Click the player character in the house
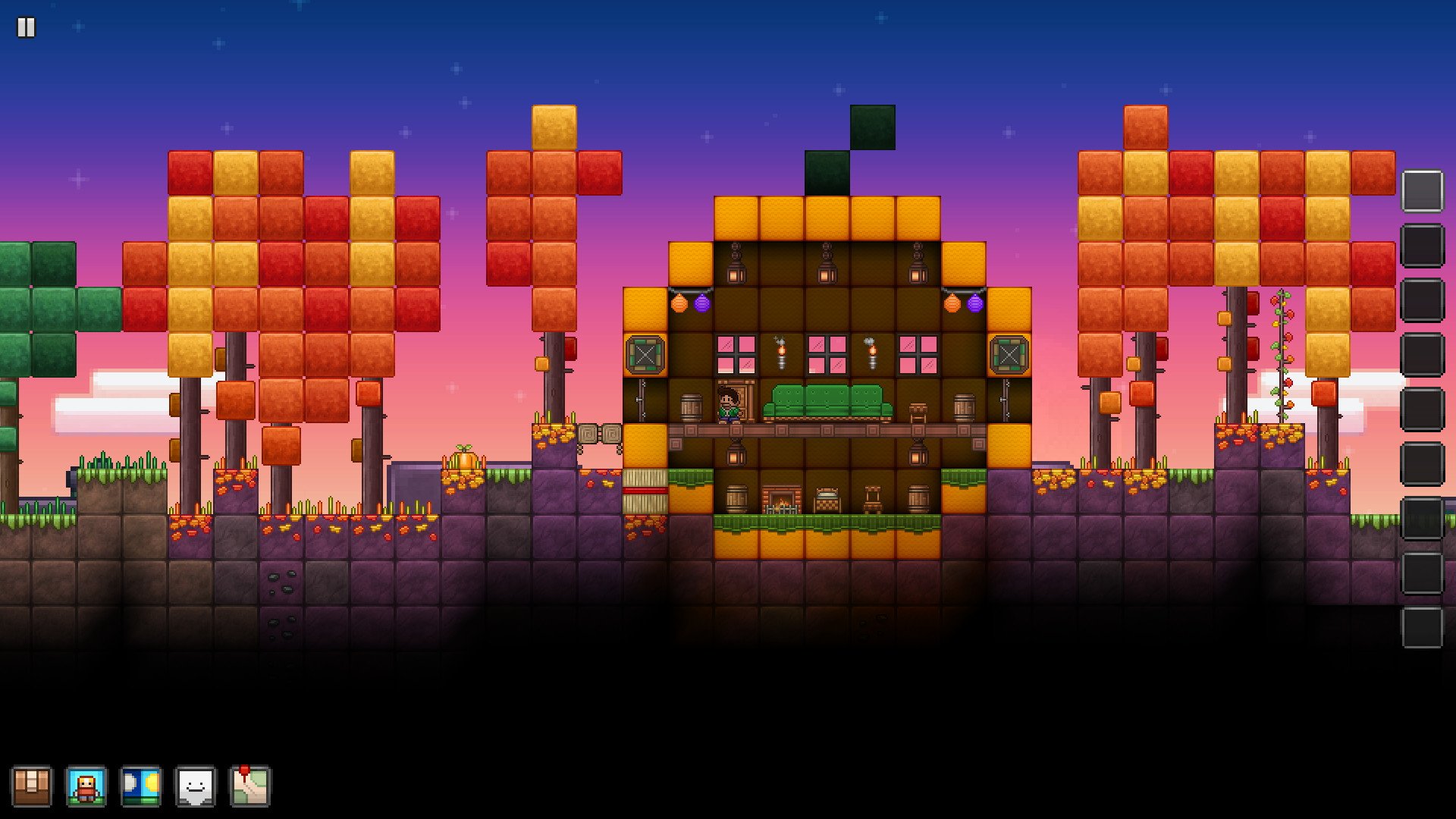1456x819 pixels. pos(729,403)
